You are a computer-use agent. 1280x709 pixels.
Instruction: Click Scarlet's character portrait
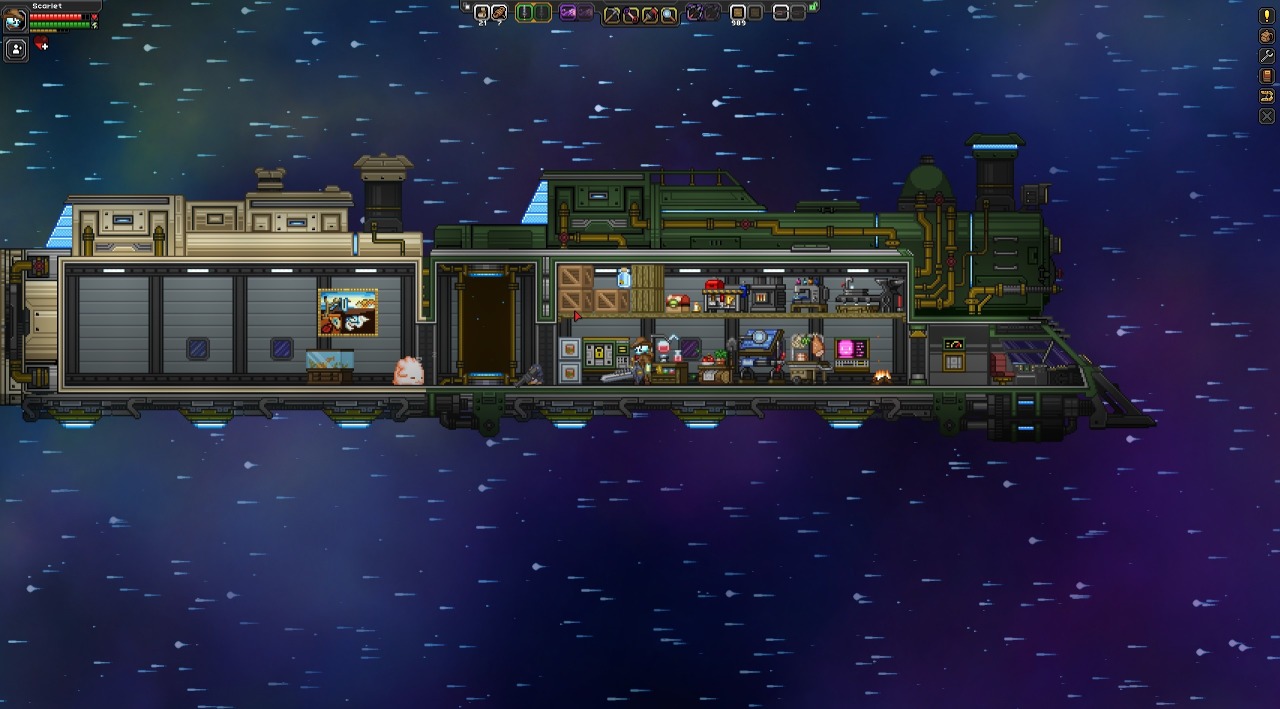(x=15, y=19)
